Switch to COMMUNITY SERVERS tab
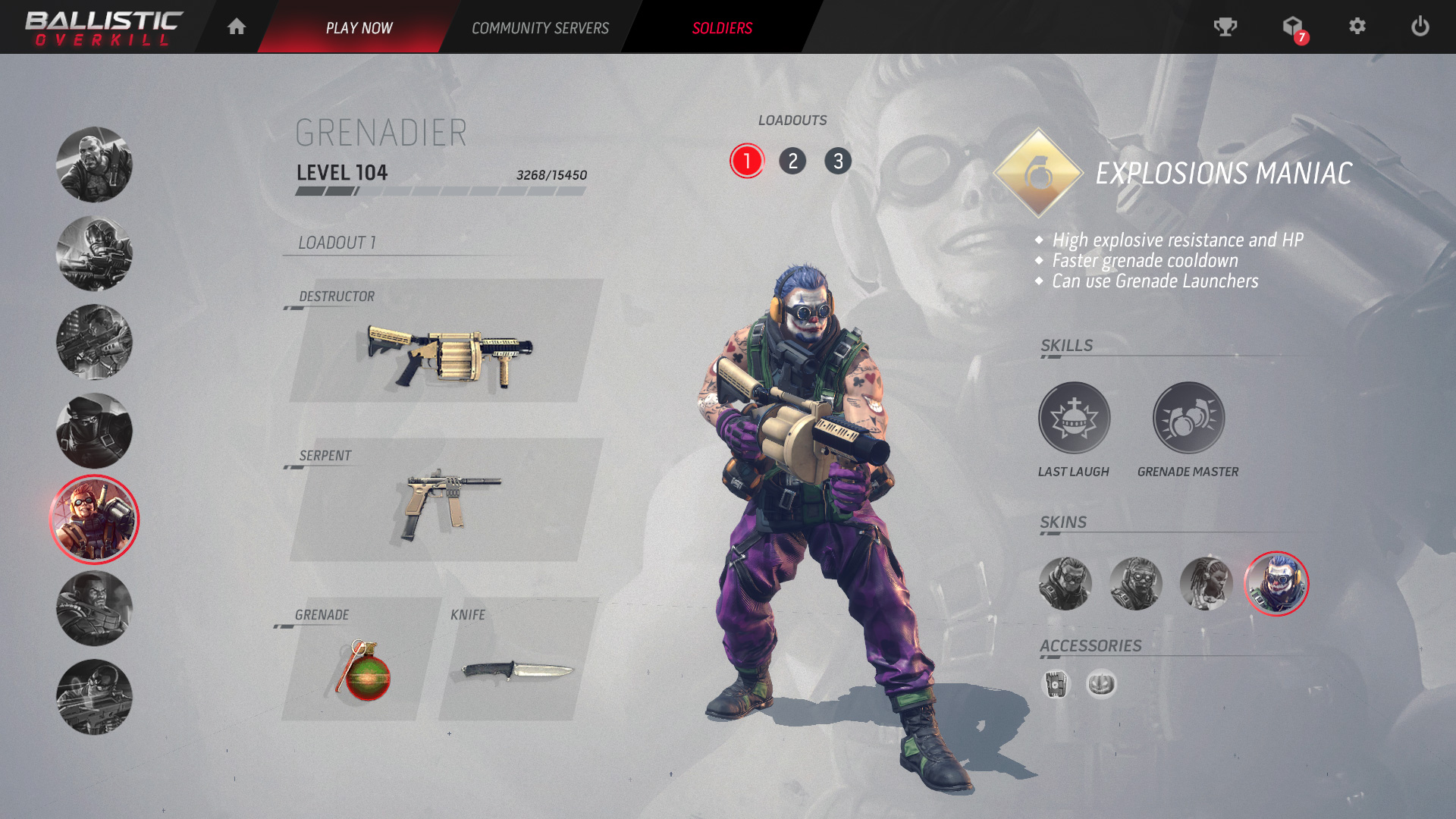The image size is (1456, 819). pyautogui.click(x=540, y=27)
